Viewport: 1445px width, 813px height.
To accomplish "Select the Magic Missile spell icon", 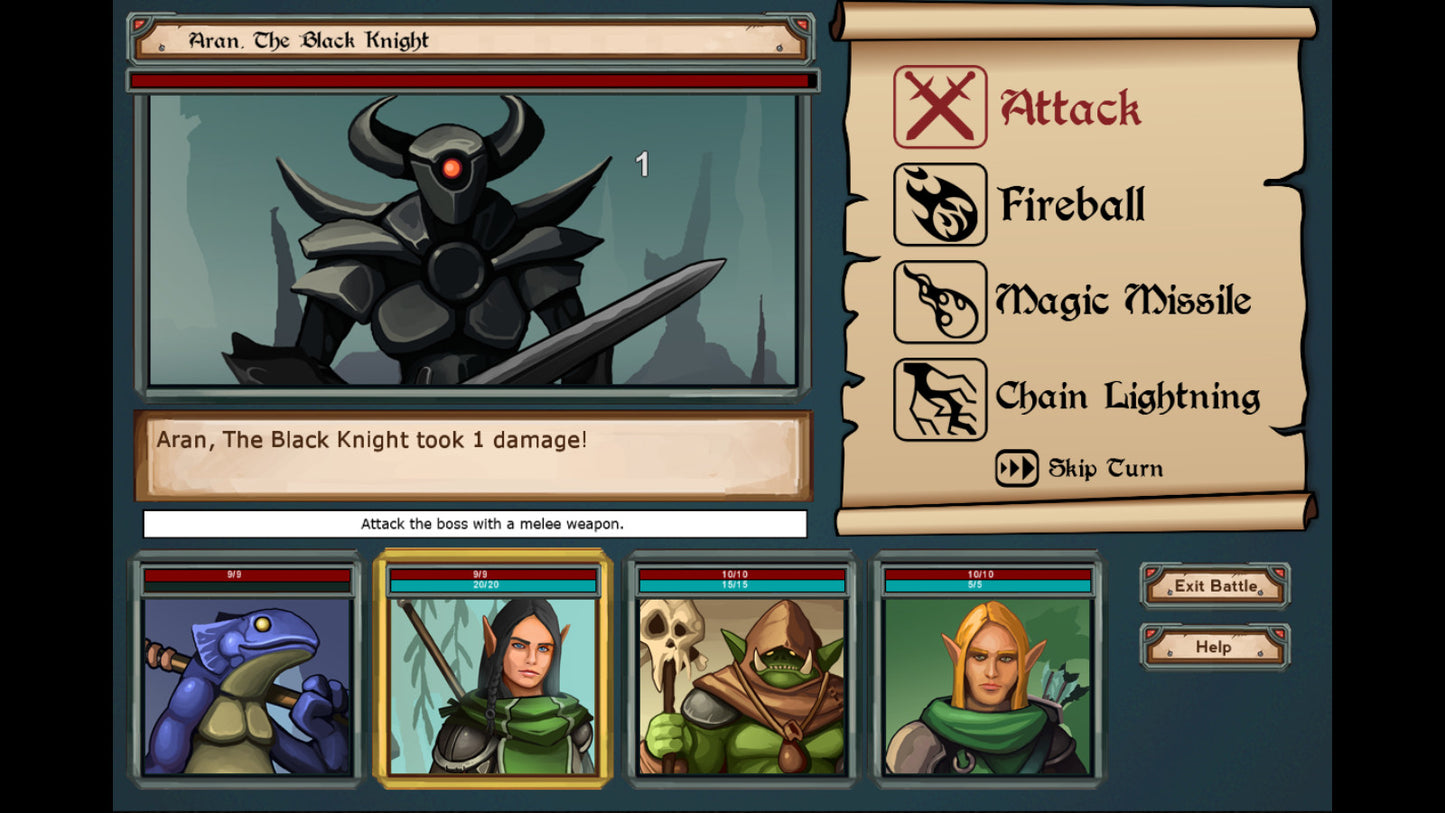I will (938, 301).
